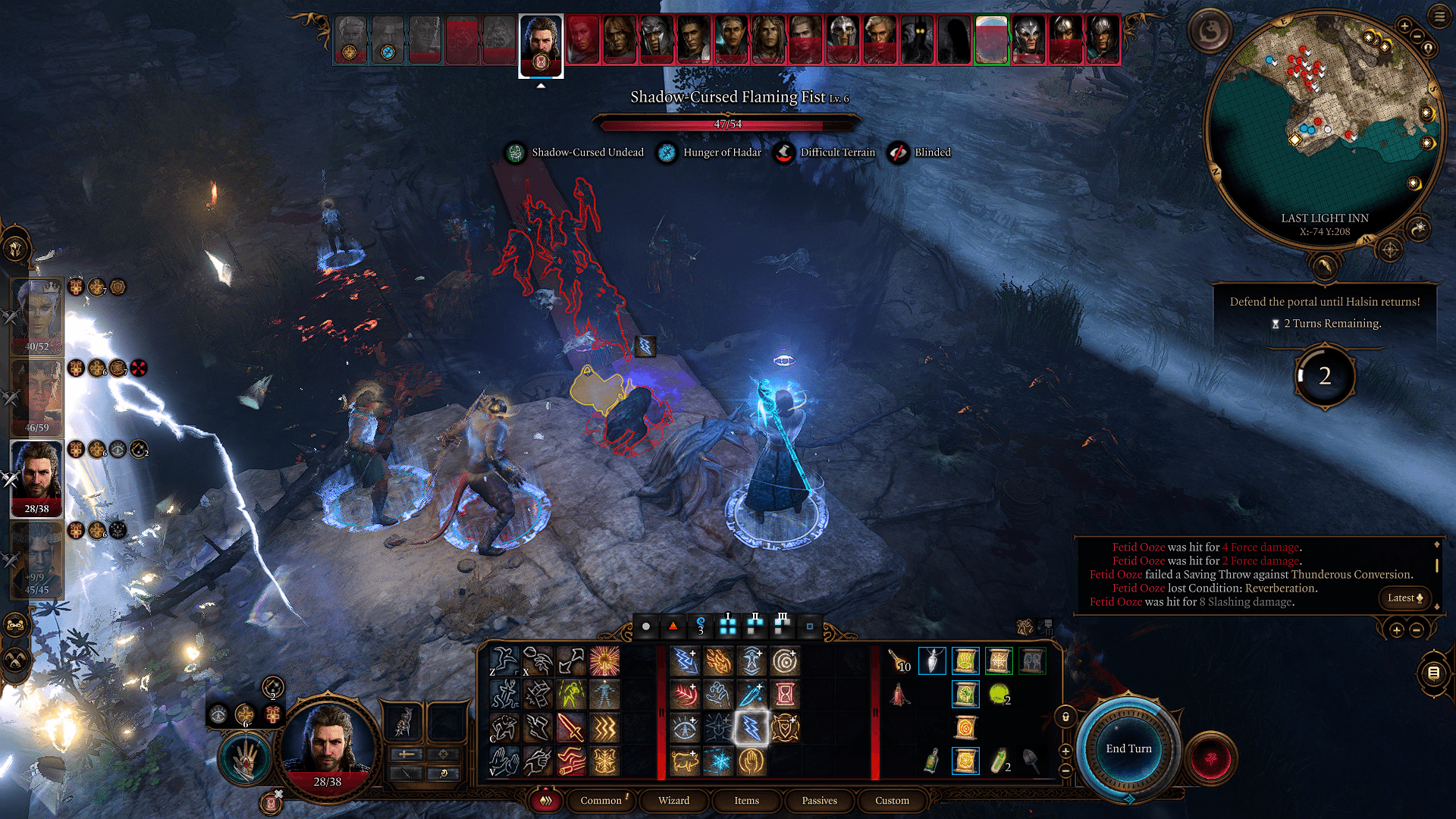Select the shovel item slot

[x=1031, y=761]
